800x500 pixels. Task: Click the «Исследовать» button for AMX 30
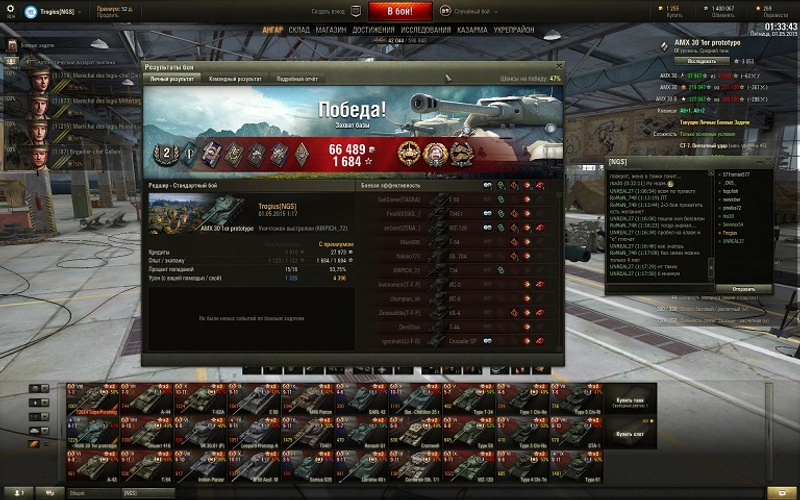click(x=701, y=61)
